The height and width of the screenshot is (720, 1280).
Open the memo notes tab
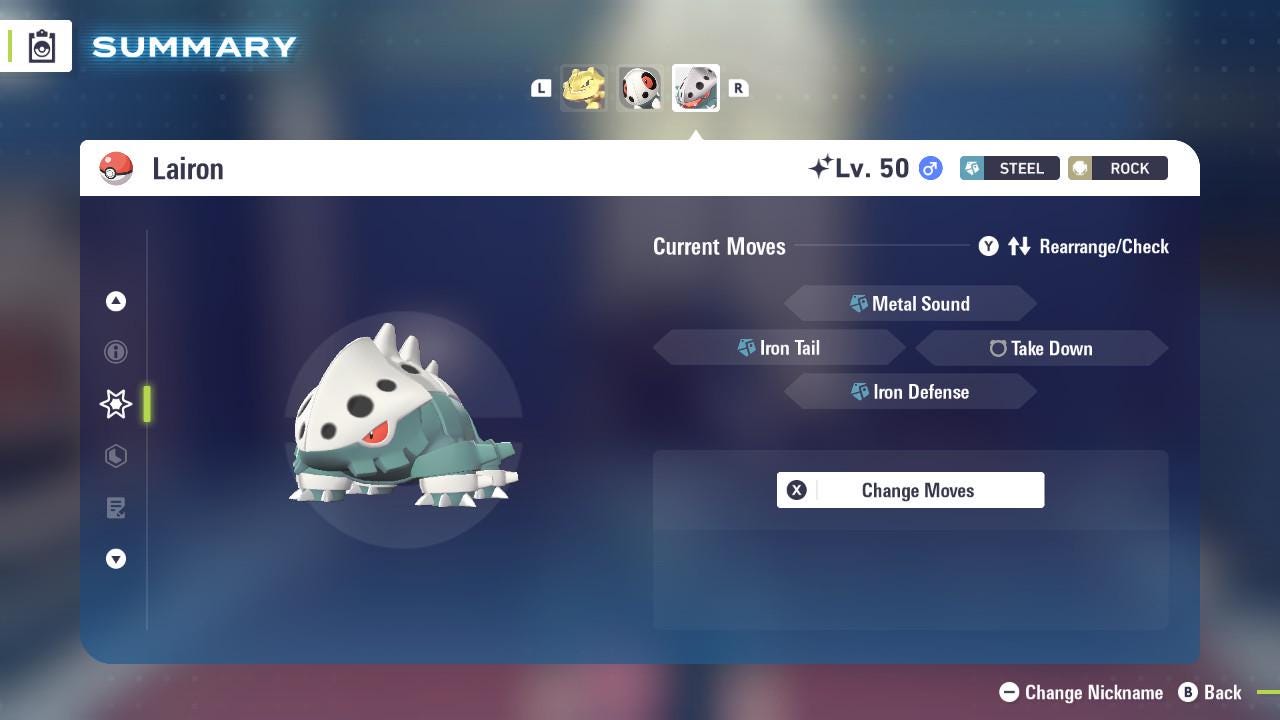point(116,508)
